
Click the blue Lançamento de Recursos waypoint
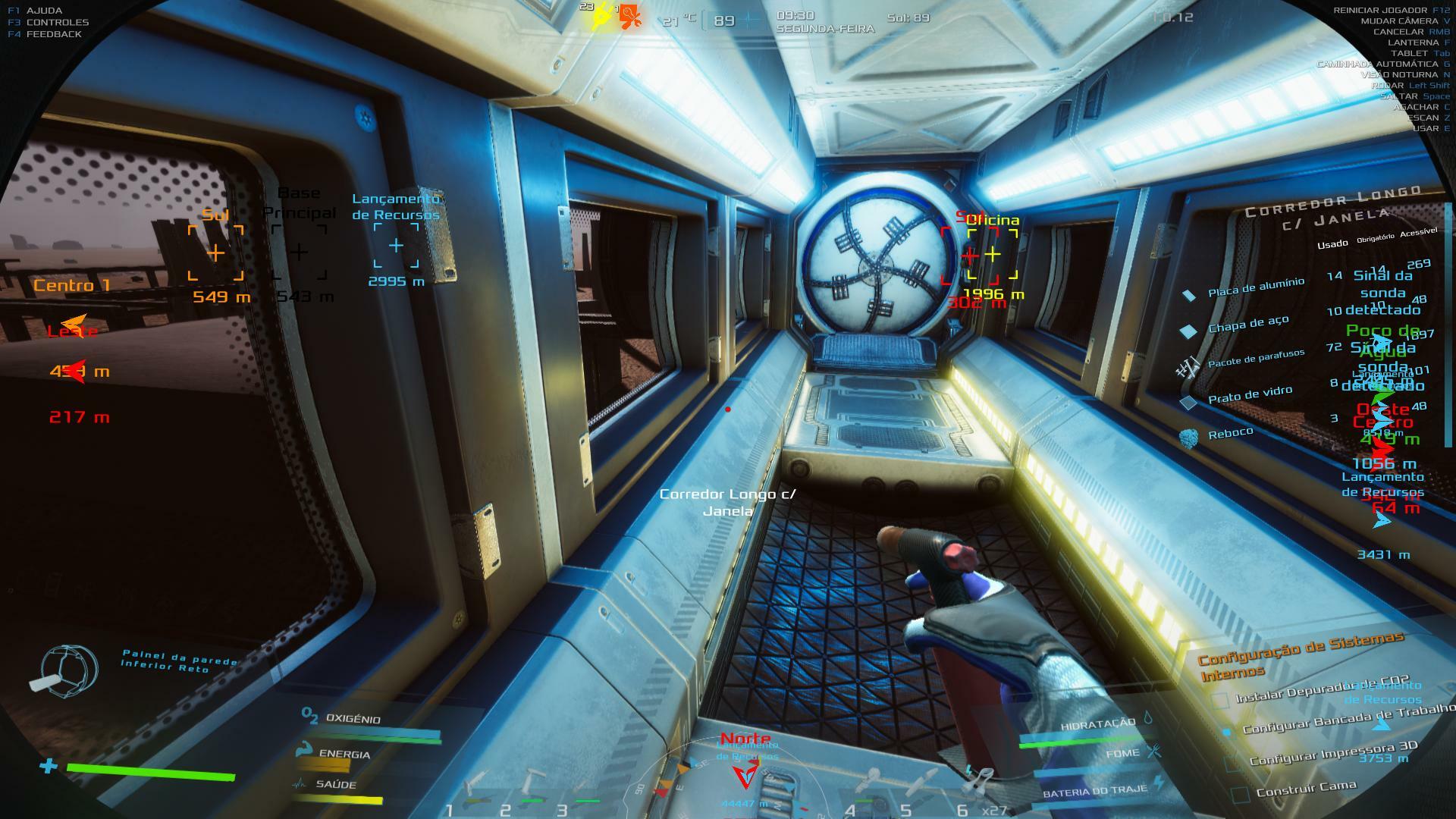(x=396, y=246)
